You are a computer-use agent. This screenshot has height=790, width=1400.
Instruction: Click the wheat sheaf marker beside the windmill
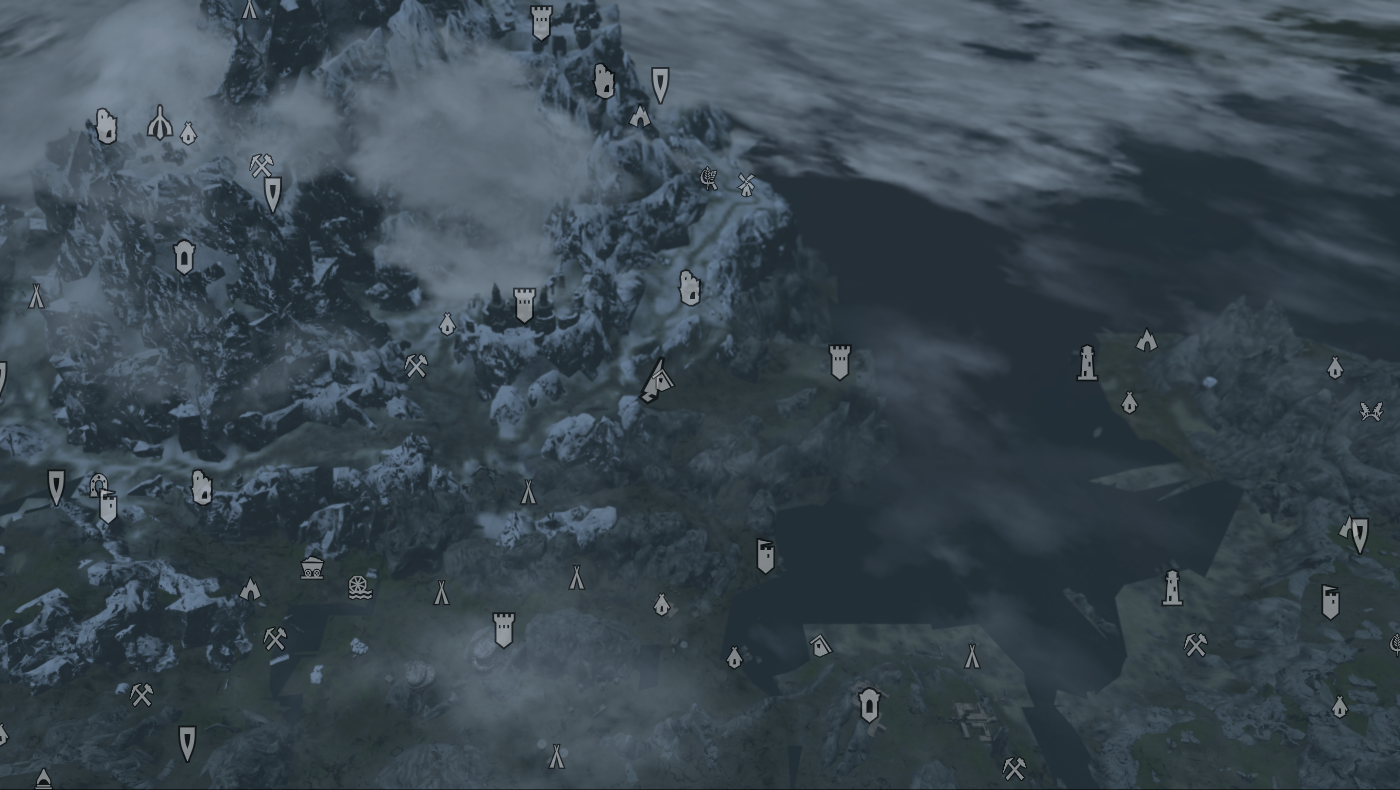click(x=709, y=179)
